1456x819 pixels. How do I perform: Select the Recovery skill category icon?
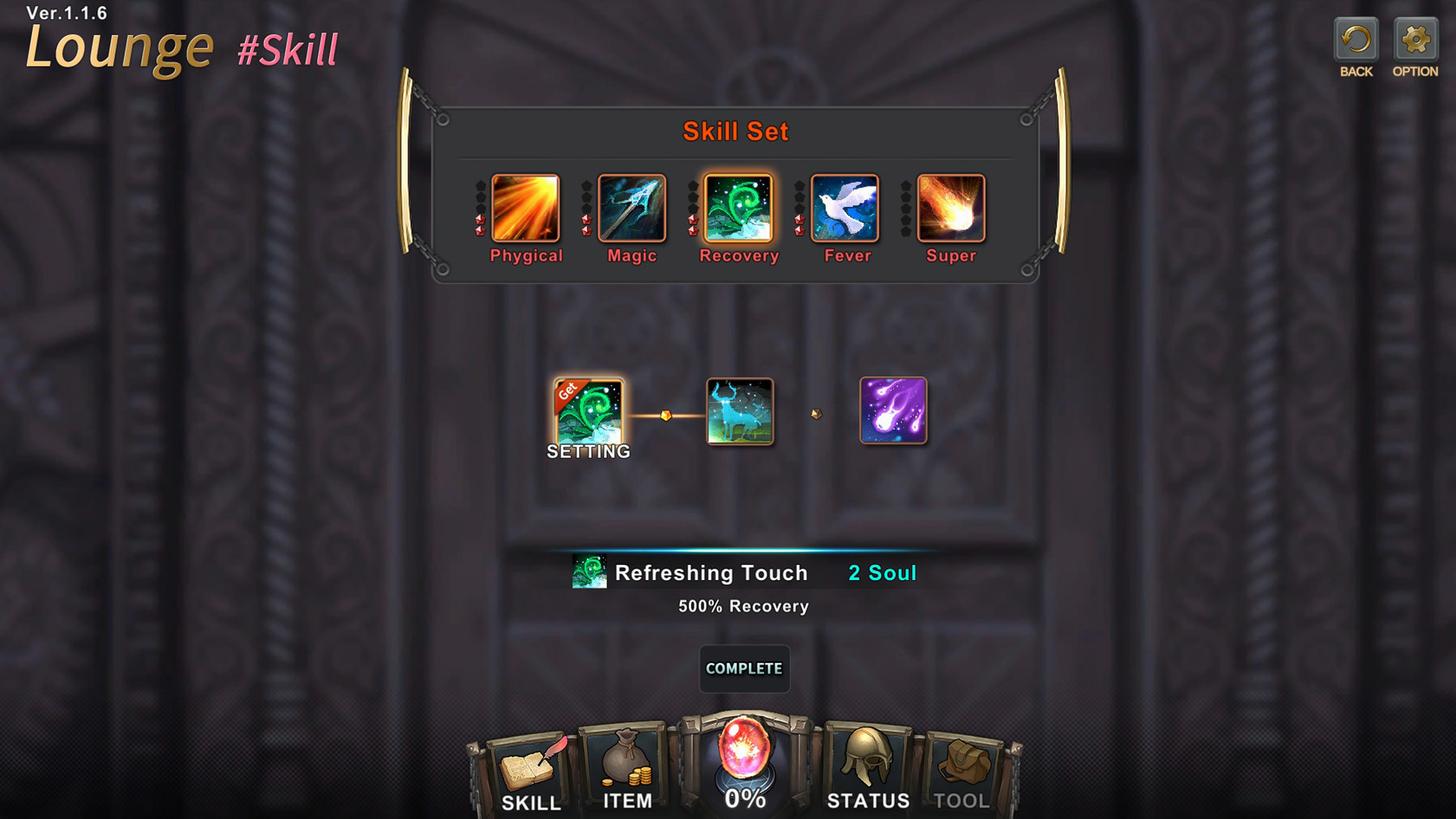739,206
